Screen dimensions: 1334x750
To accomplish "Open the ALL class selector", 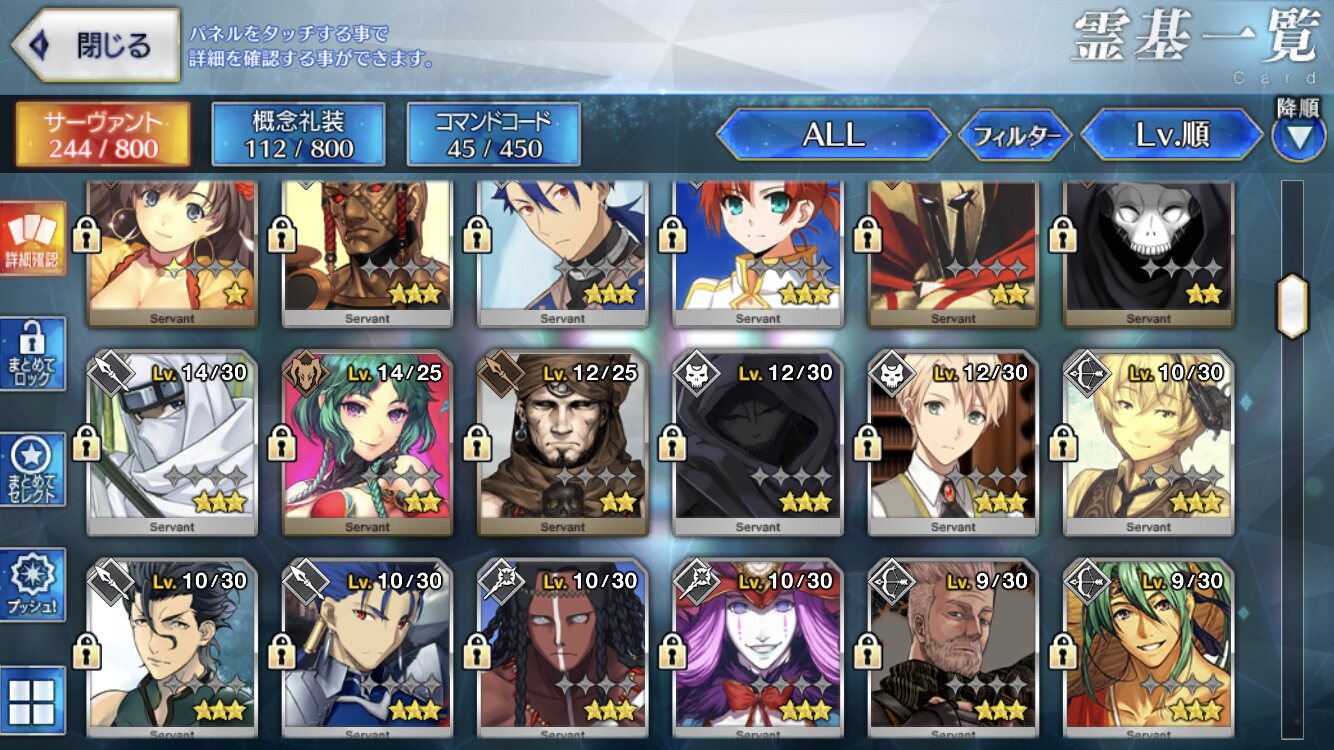I will (x=833, y=135).
